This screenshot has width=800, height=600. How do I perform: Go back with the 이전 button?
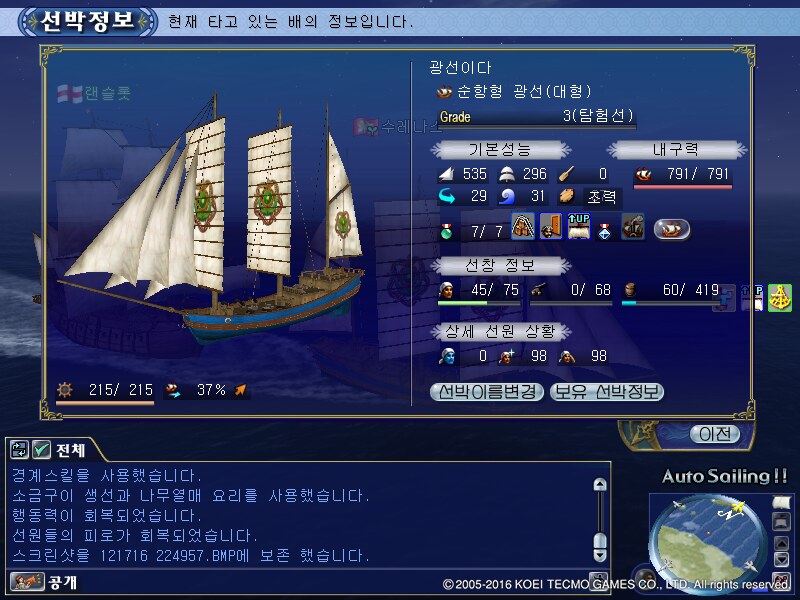click(715, 434)
